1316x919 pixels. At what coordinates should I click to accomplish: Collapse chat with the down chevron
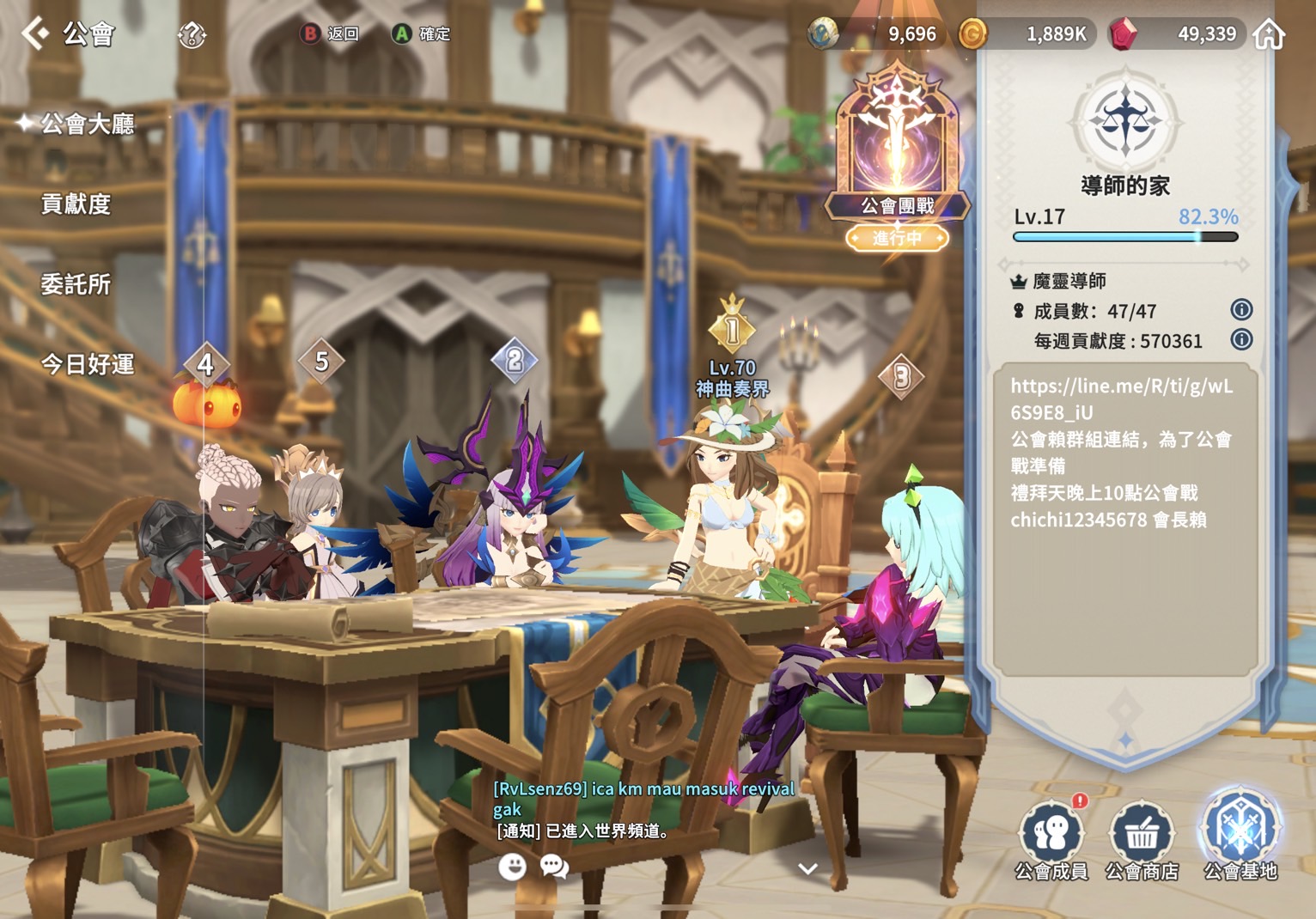click(807, 868)
